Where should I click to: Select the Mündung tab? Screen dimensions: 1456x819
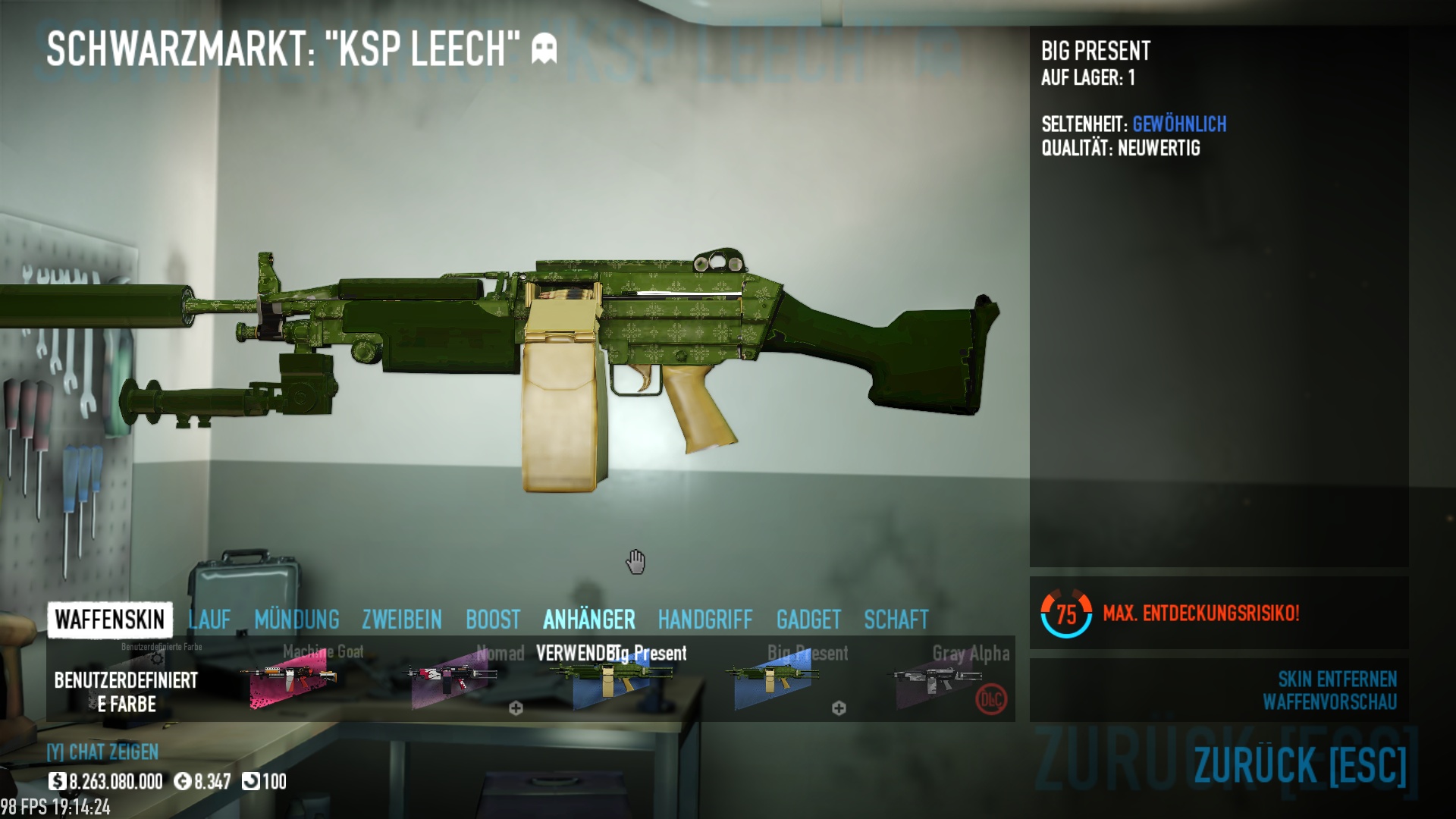point(297,620)
